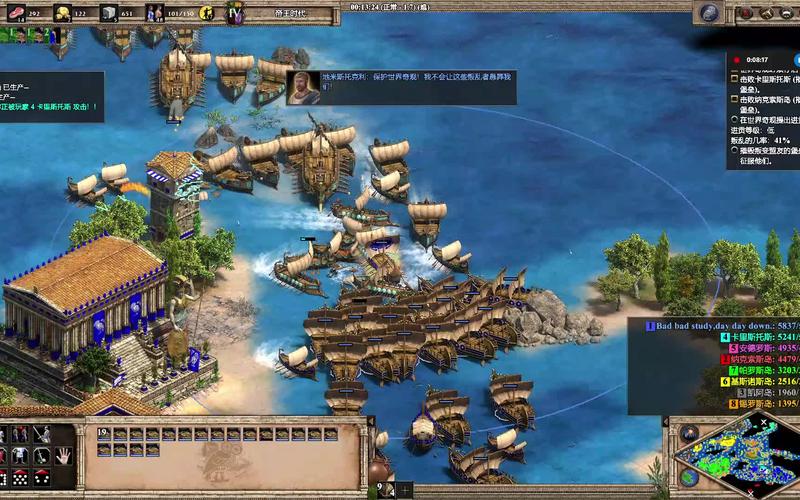
Task: Click the blue button beside the recording timer
Action: [796, 60]
